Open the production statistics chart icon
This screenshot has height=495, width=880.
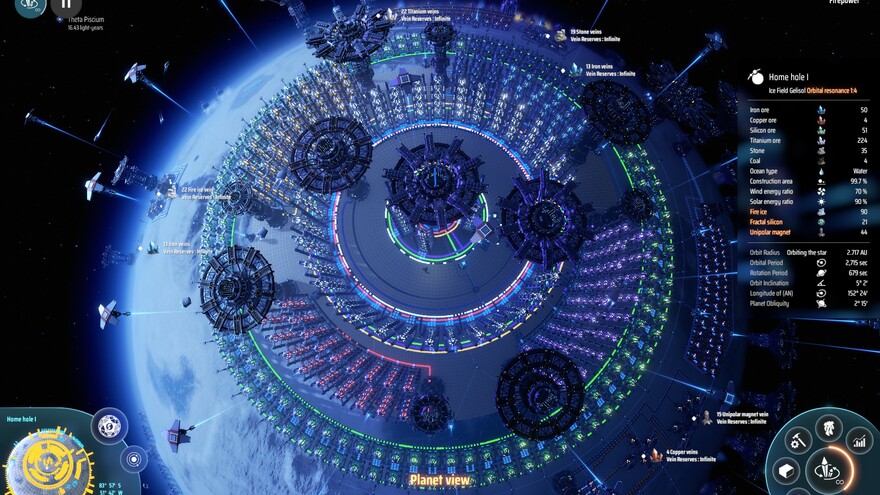point(859,439)
